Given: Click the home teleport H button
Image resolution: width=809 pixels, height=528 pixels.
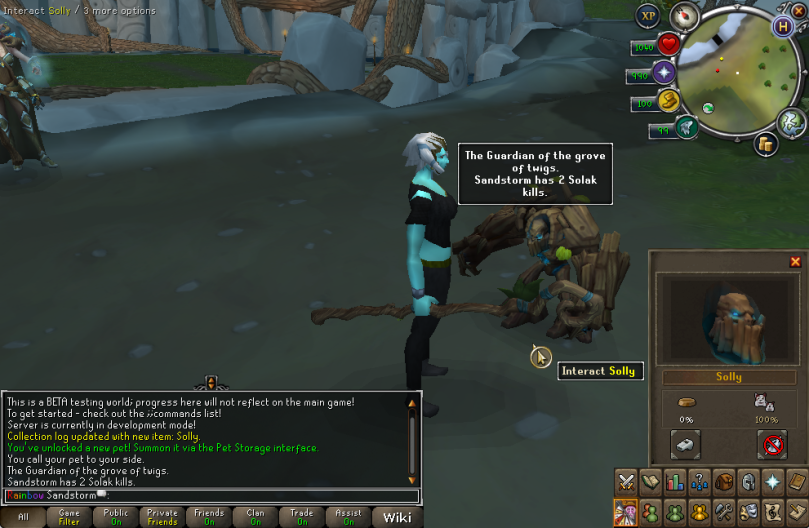Looking at the screenshot, I should [x=784, y=27].
